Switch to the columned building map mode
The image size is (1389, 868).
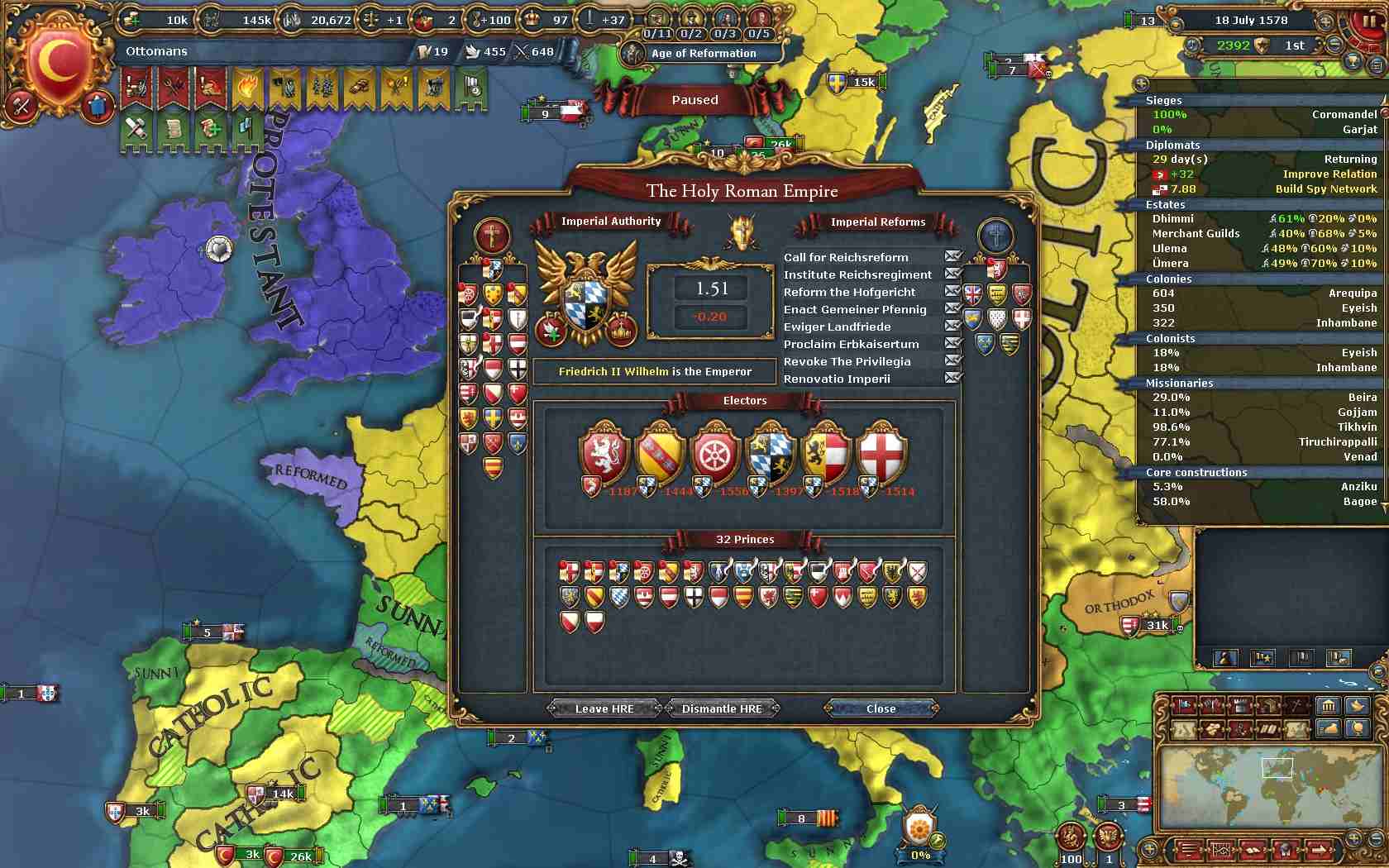coord(1328,705)
